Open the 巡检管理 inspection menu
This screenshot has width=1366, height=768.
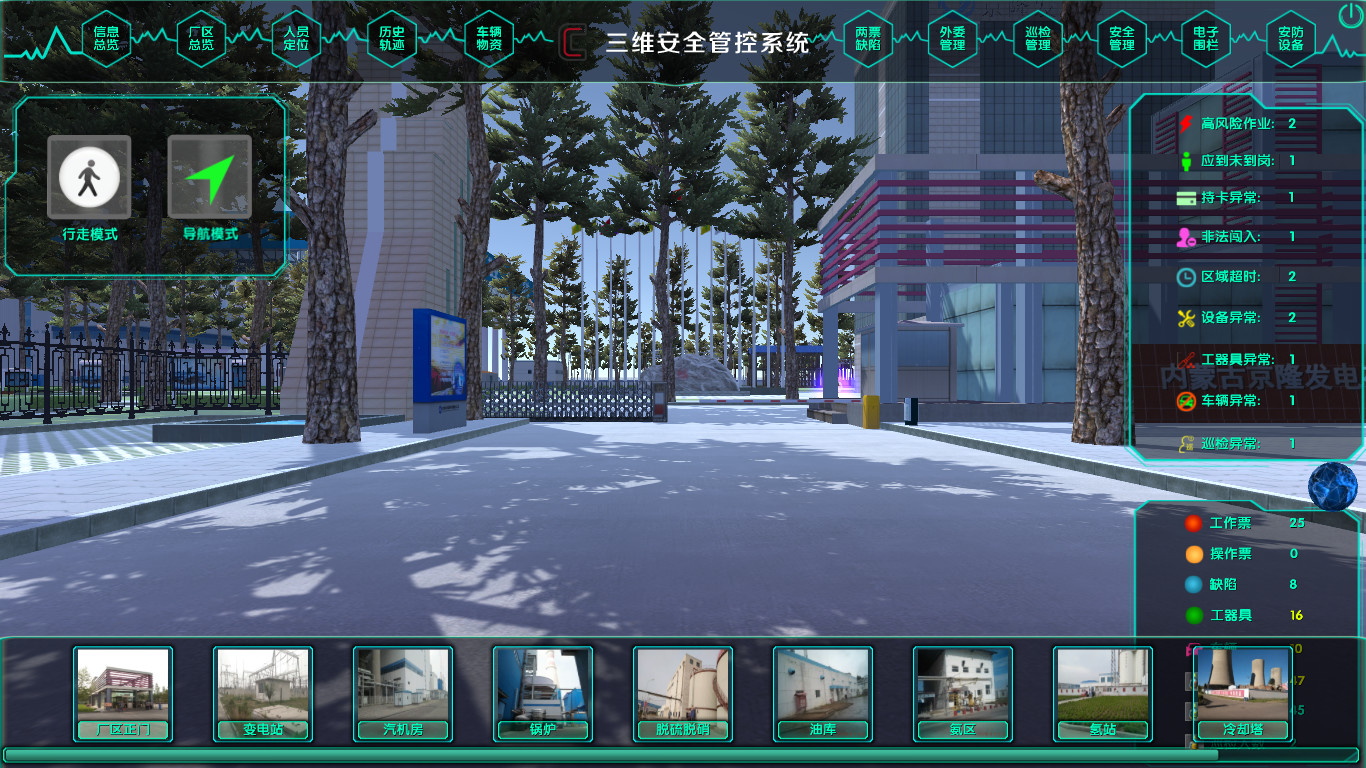click(1037, 38)
